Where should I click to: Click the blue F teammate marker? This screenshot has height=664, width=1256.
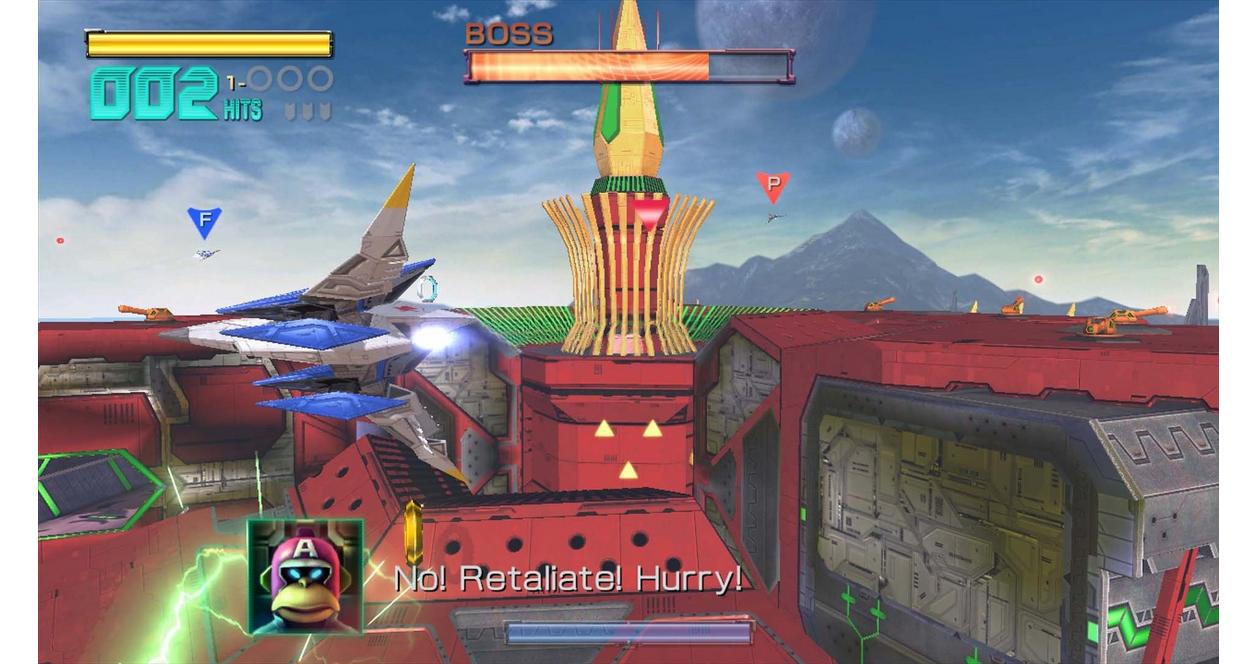[x=204, y=221]
